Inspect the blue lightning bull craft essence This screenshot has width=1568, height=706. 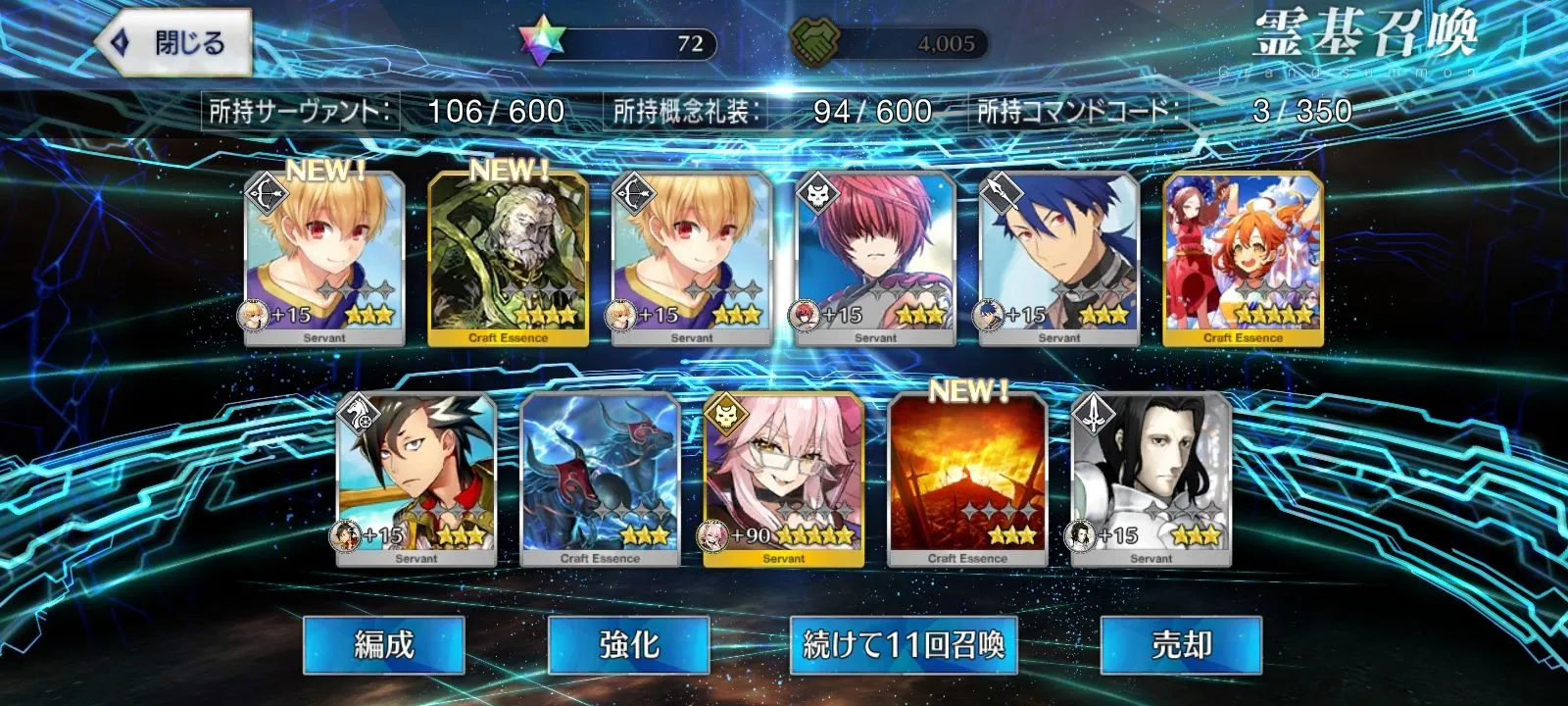(x=600, y=480)
